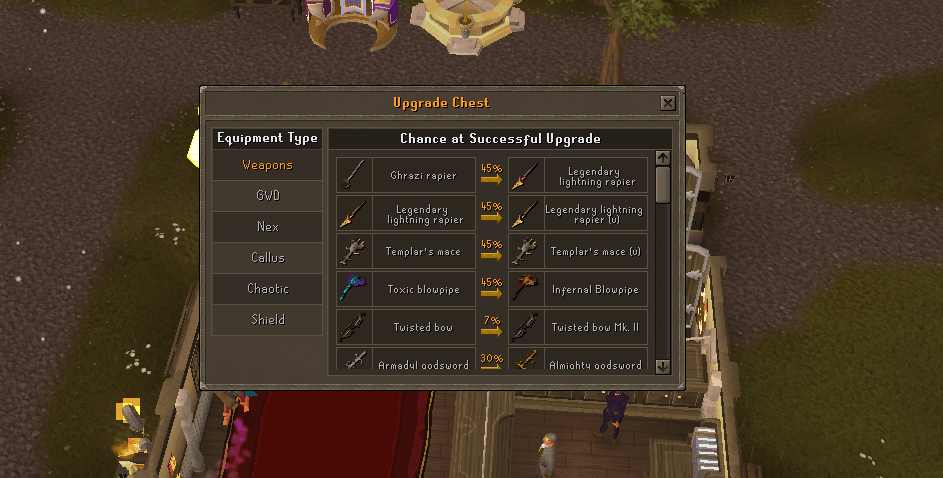Choose the Callus equipment type

(267, 258)
